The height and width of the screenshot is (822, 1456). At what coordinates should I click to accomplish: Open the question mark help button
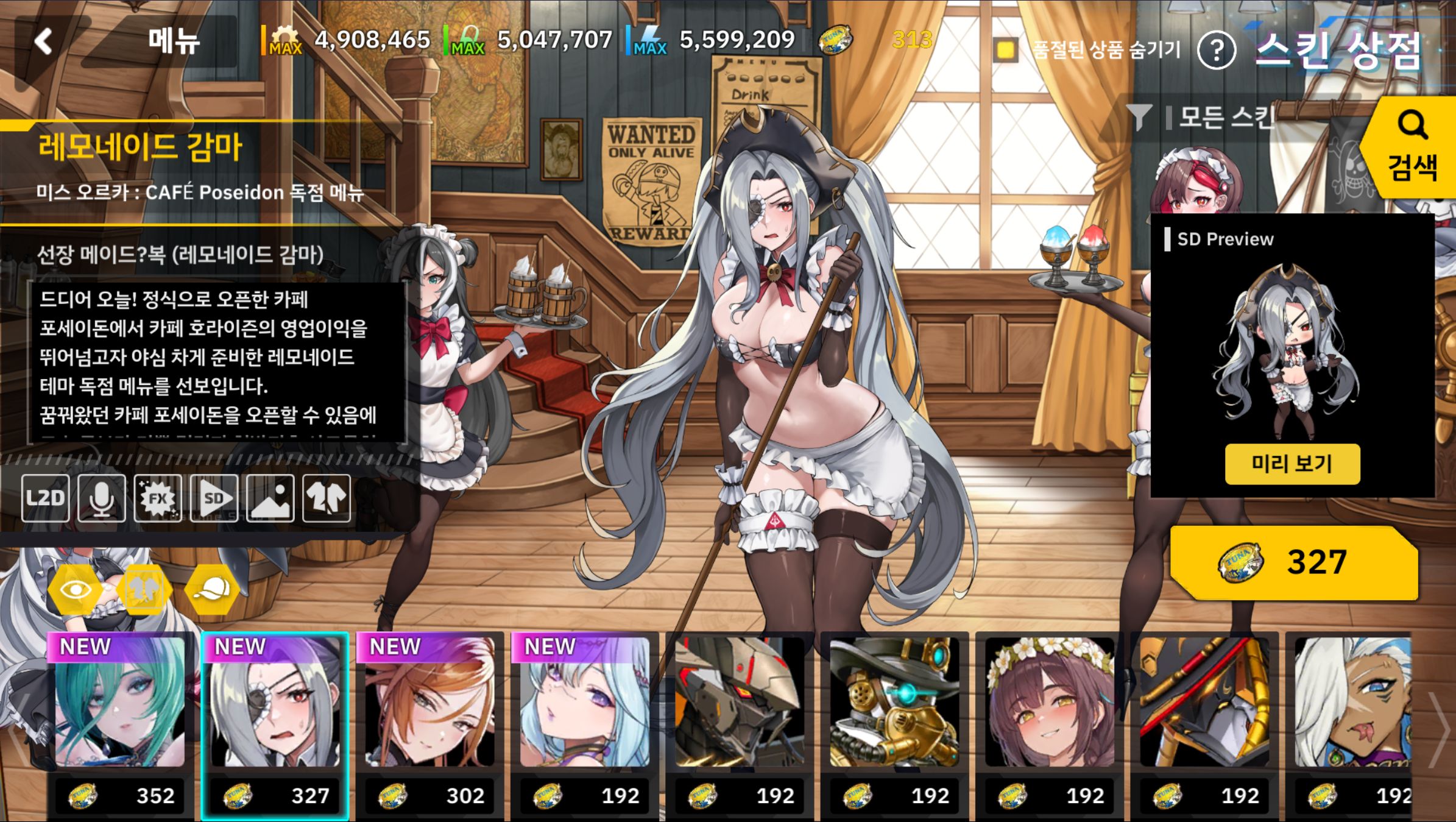[x=1216, y=51]
